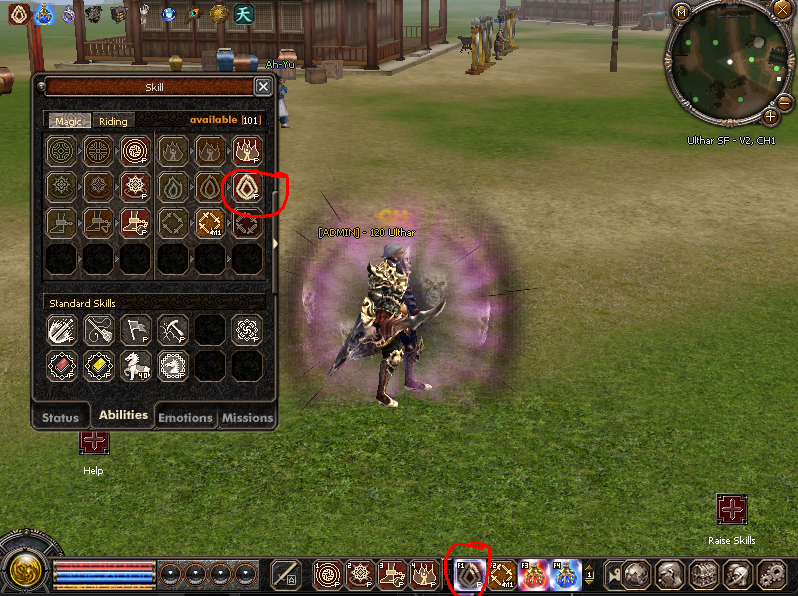The width and height of the screenshot is (798, 596).
Task: Open the inventory chest button
Action: pos(704,575)
